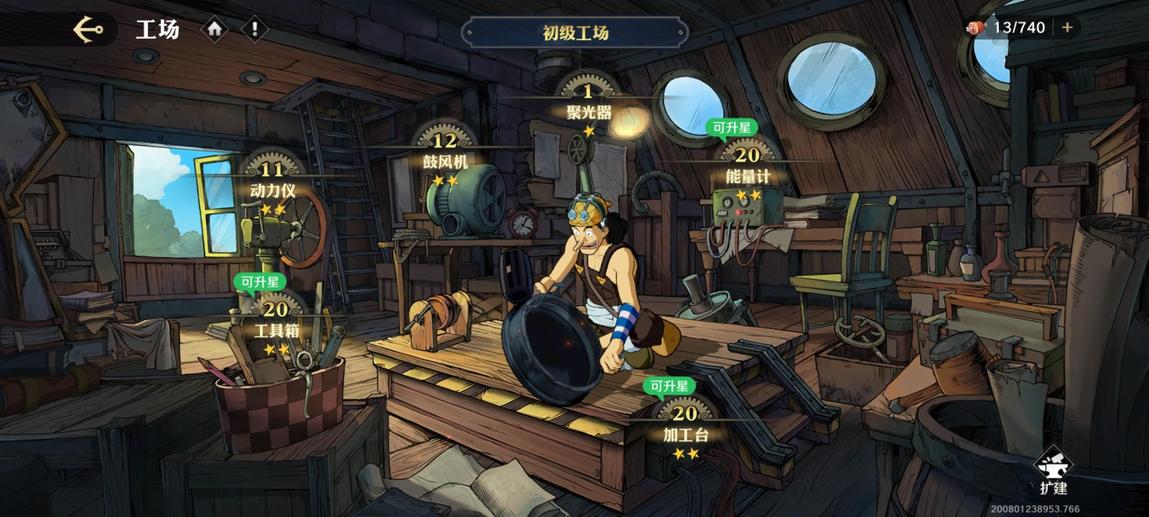Show workshop info with exclamation icon
1149x517 pixels.
(x=254, y=29)
